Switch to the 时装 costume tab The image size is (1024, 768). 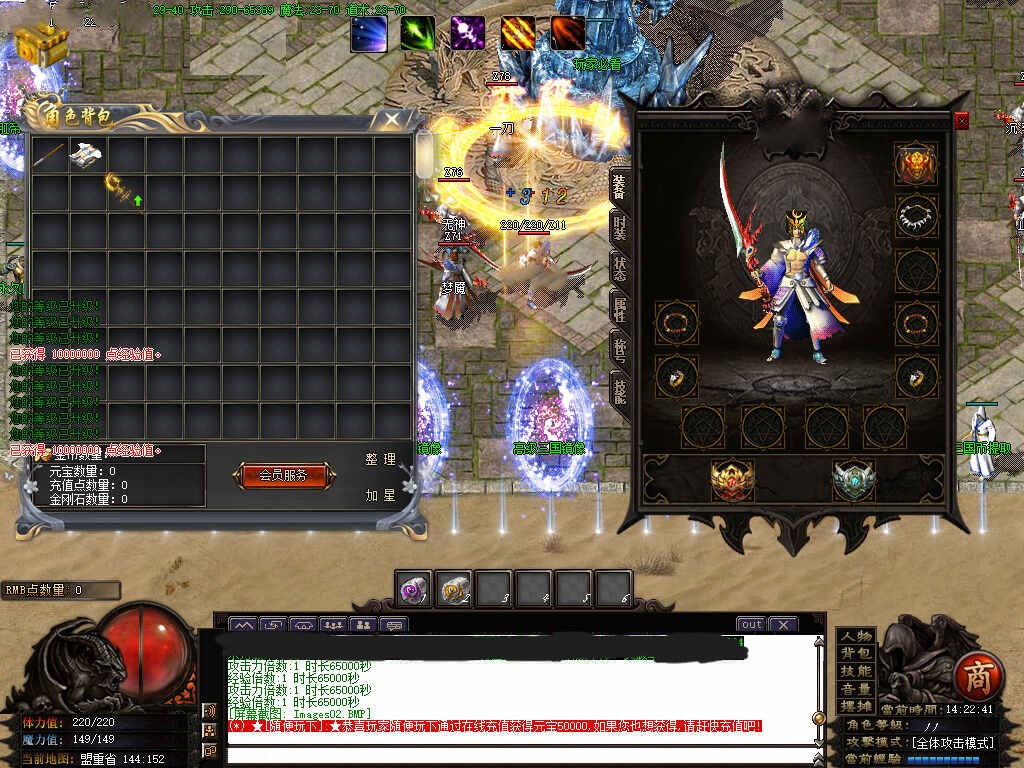620,229
